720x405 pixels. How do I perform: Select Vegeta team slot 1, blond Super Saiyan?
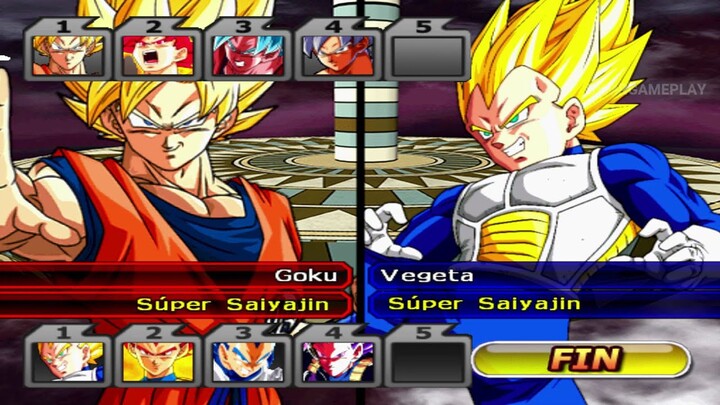(x=67, y=361)
